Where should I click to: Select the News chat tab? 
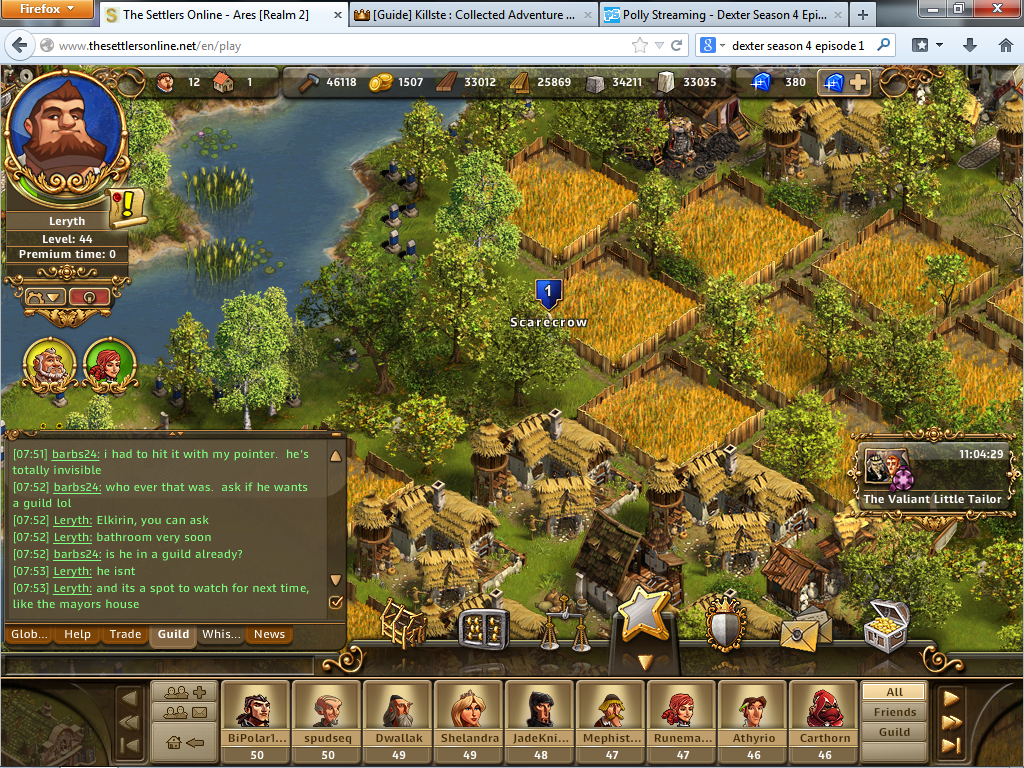coord(269,634)
